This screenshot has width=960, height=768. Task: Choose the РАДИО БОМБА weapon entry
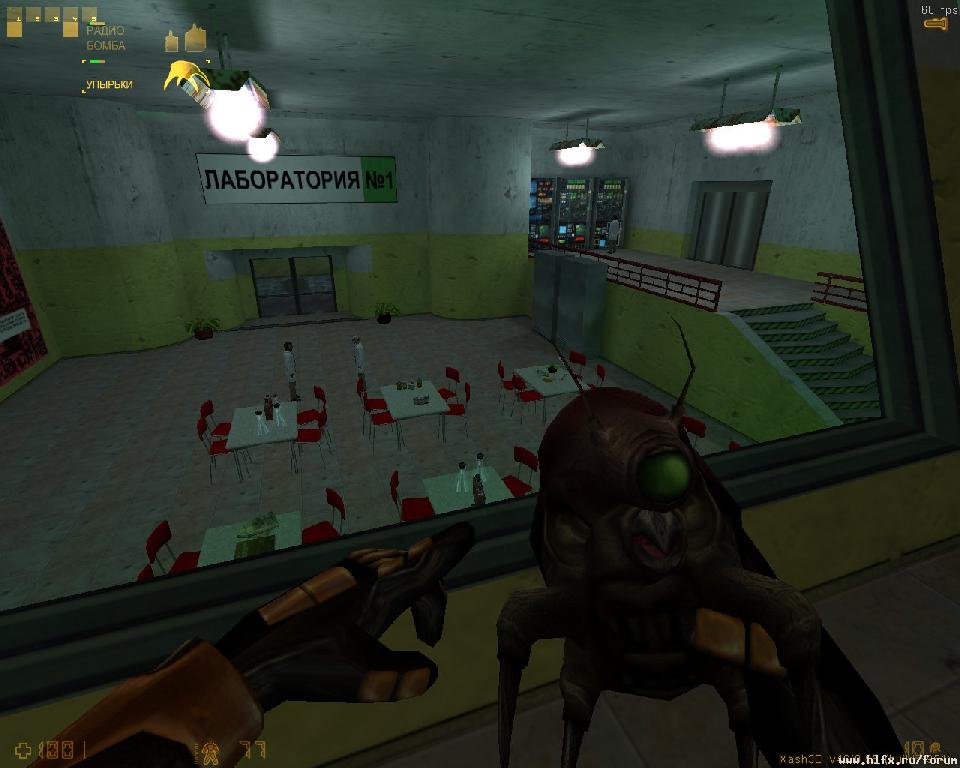pos(105,38)
